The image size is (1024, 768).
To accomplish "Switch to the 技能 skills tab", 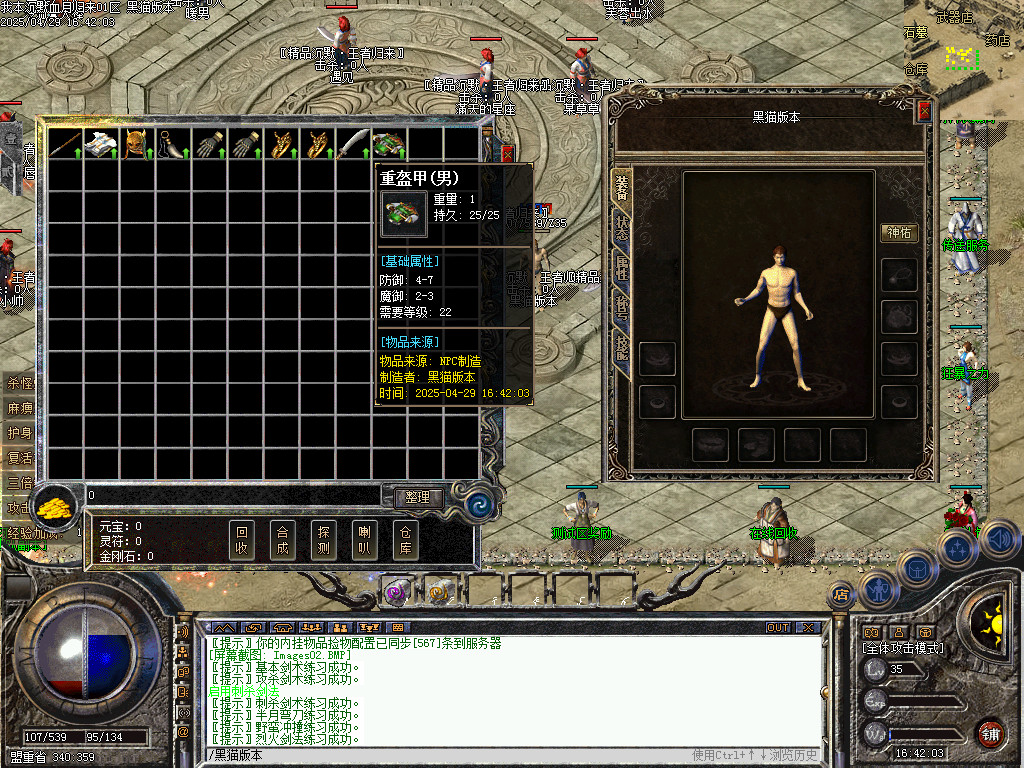I will tap(622, 347).
